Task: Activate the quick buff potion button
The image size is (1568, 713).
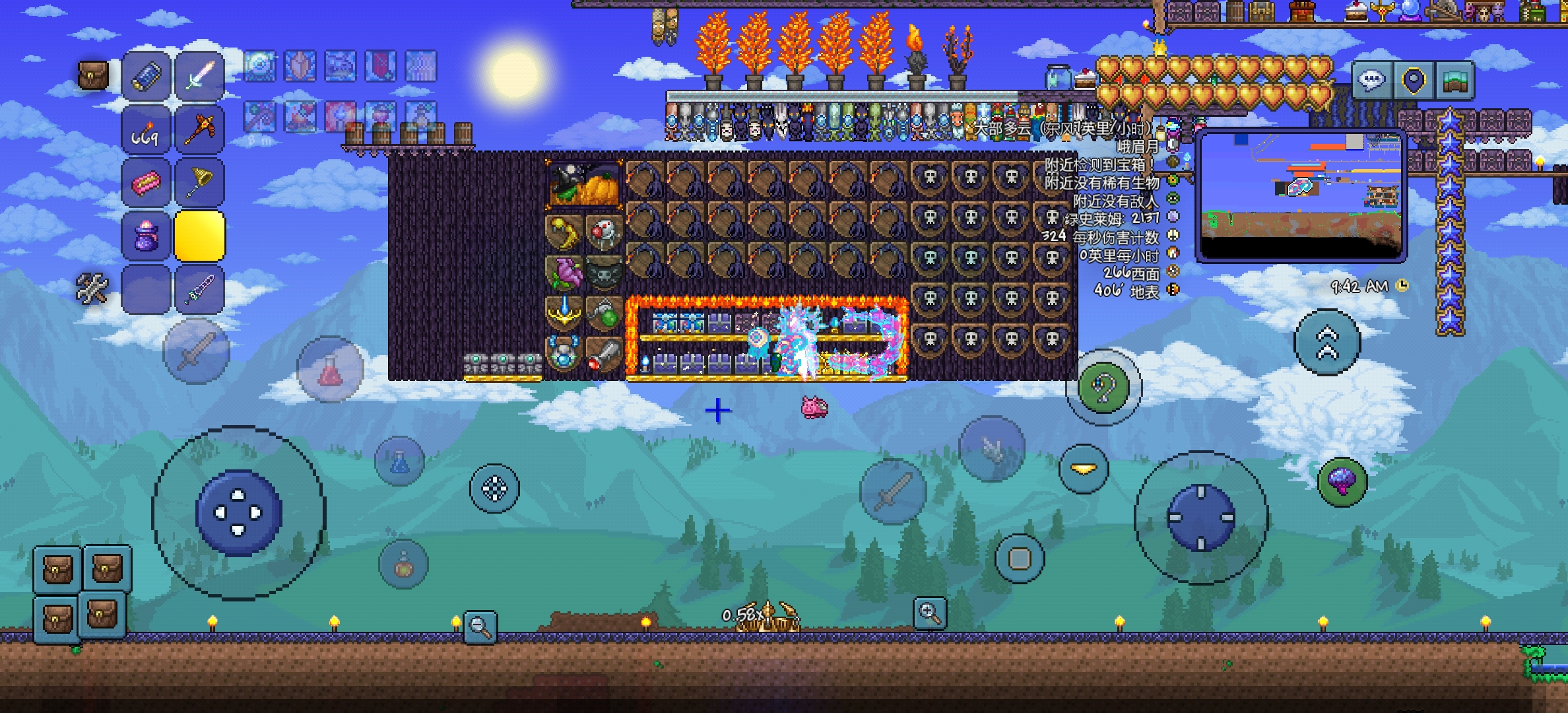Action: [403, 564]
